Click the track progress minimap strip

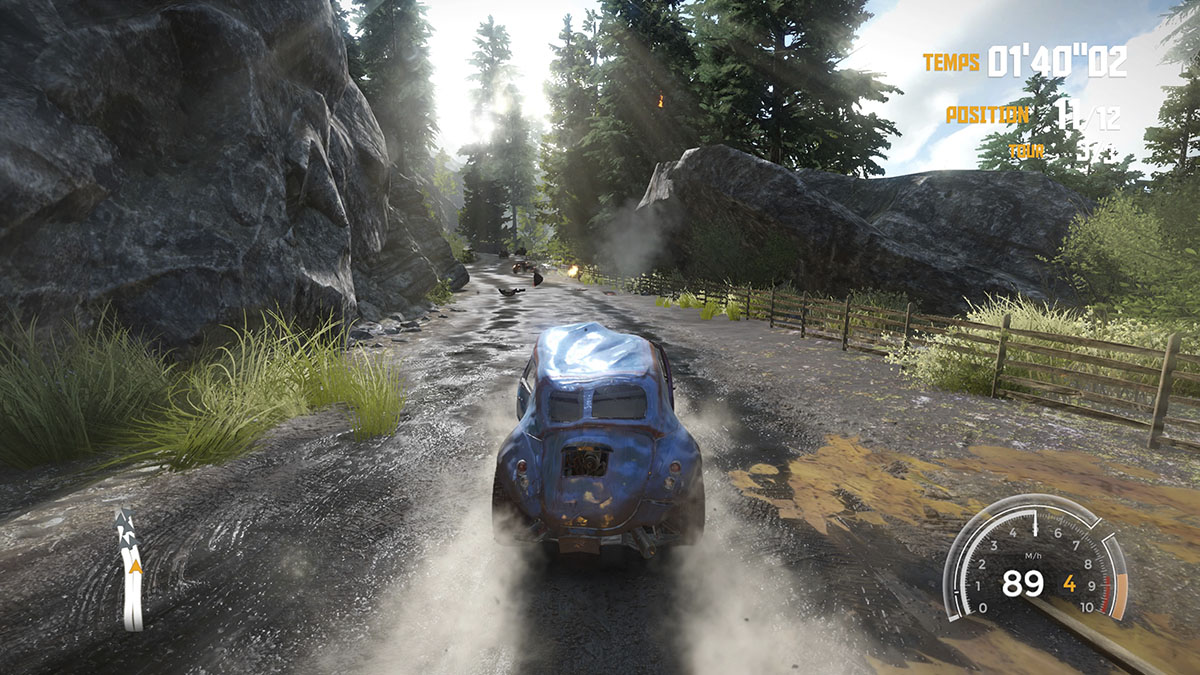131,600
